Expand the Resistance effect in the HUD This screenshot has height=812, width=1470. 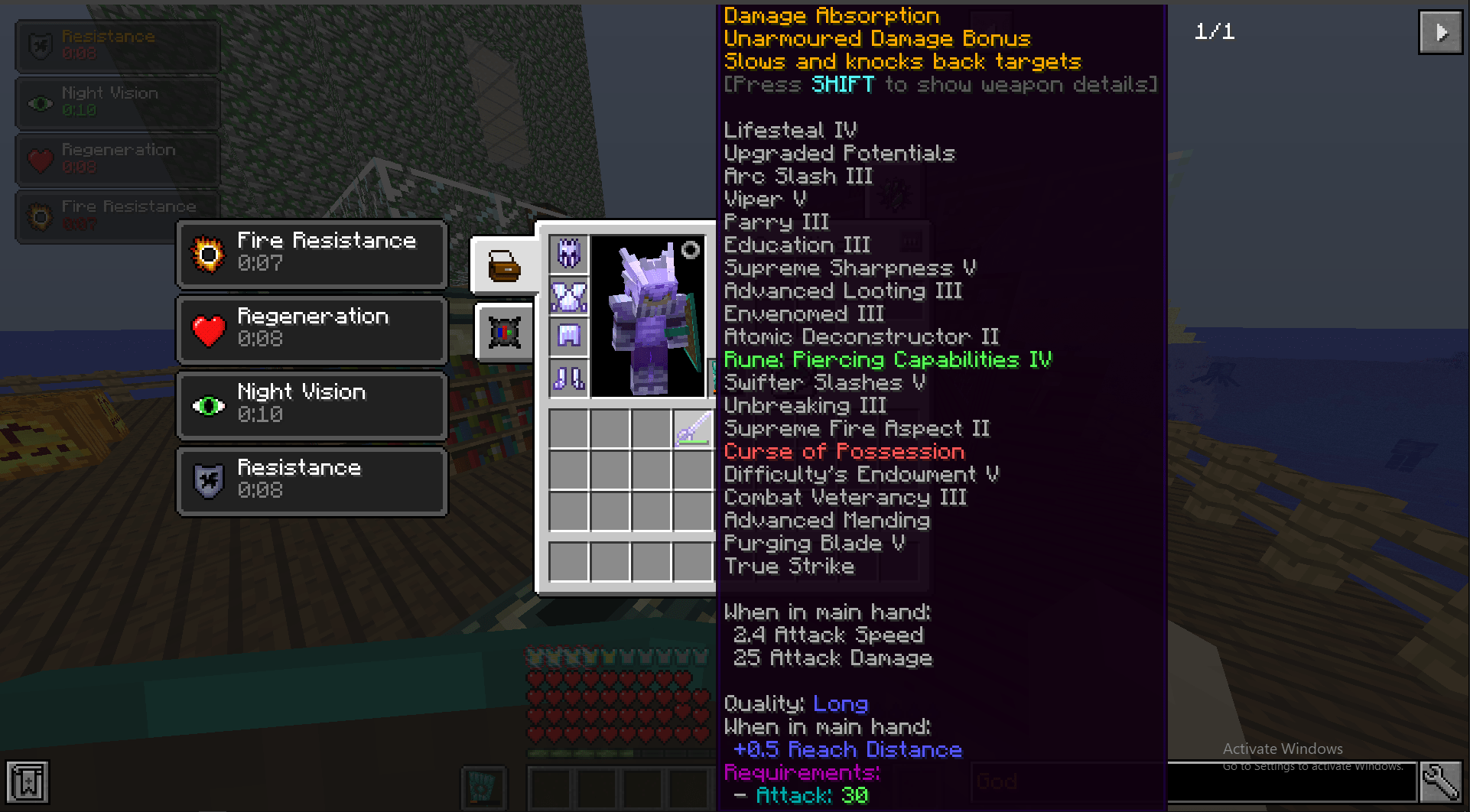tap(116, 46)
